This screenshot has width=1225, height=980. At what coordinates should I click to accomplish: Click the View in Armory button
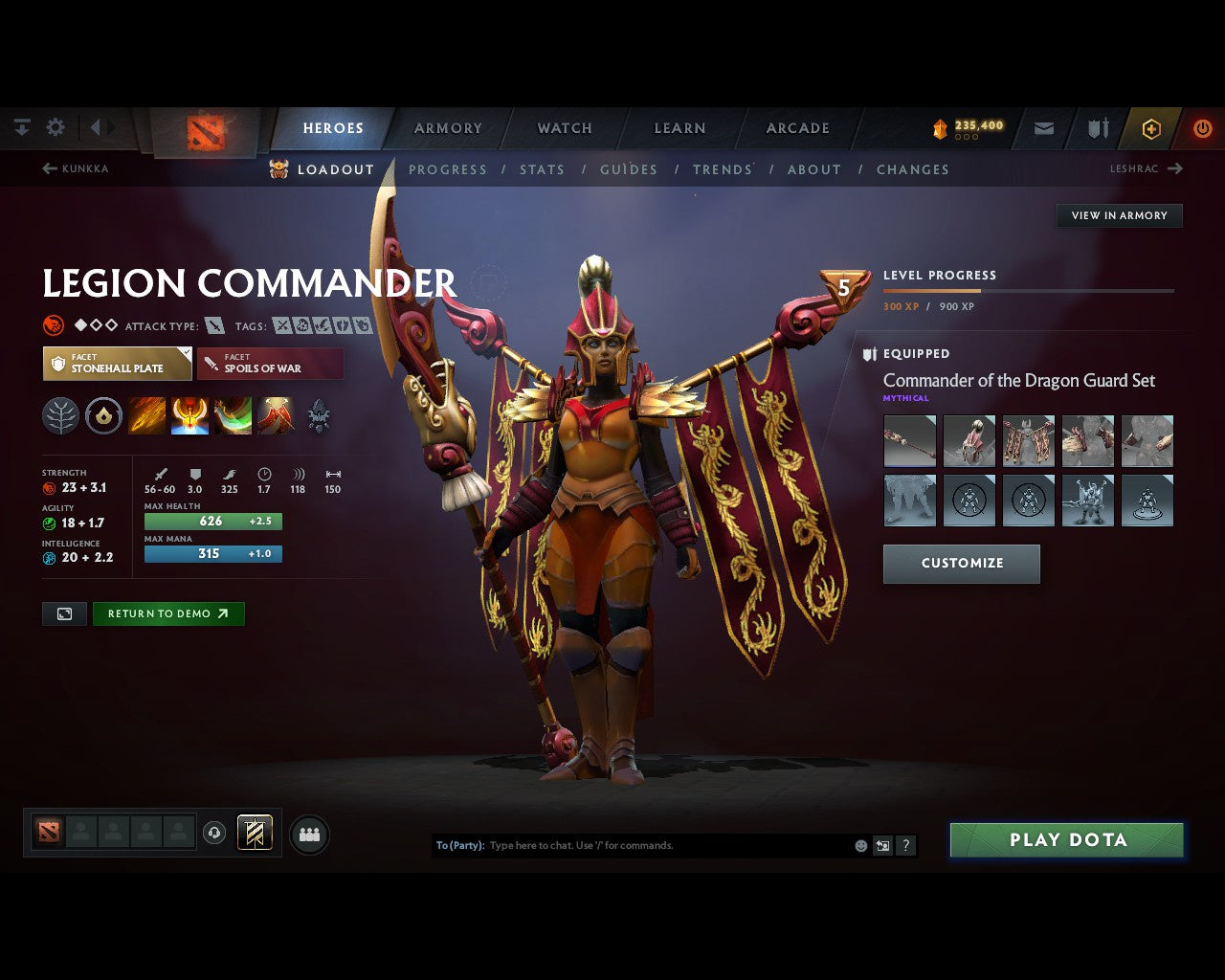click(1119, 215)
